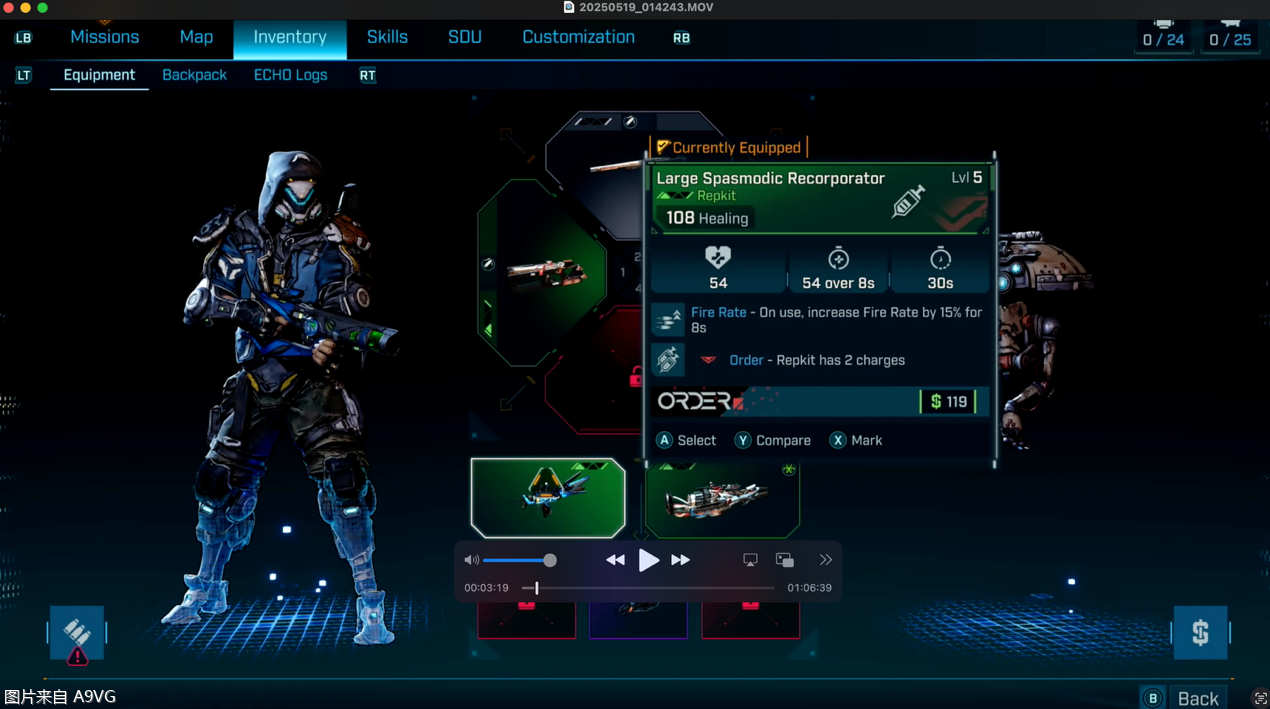Viewport: 1270px width, 709px height.
Task: Play the video
Action: point(648,560)
